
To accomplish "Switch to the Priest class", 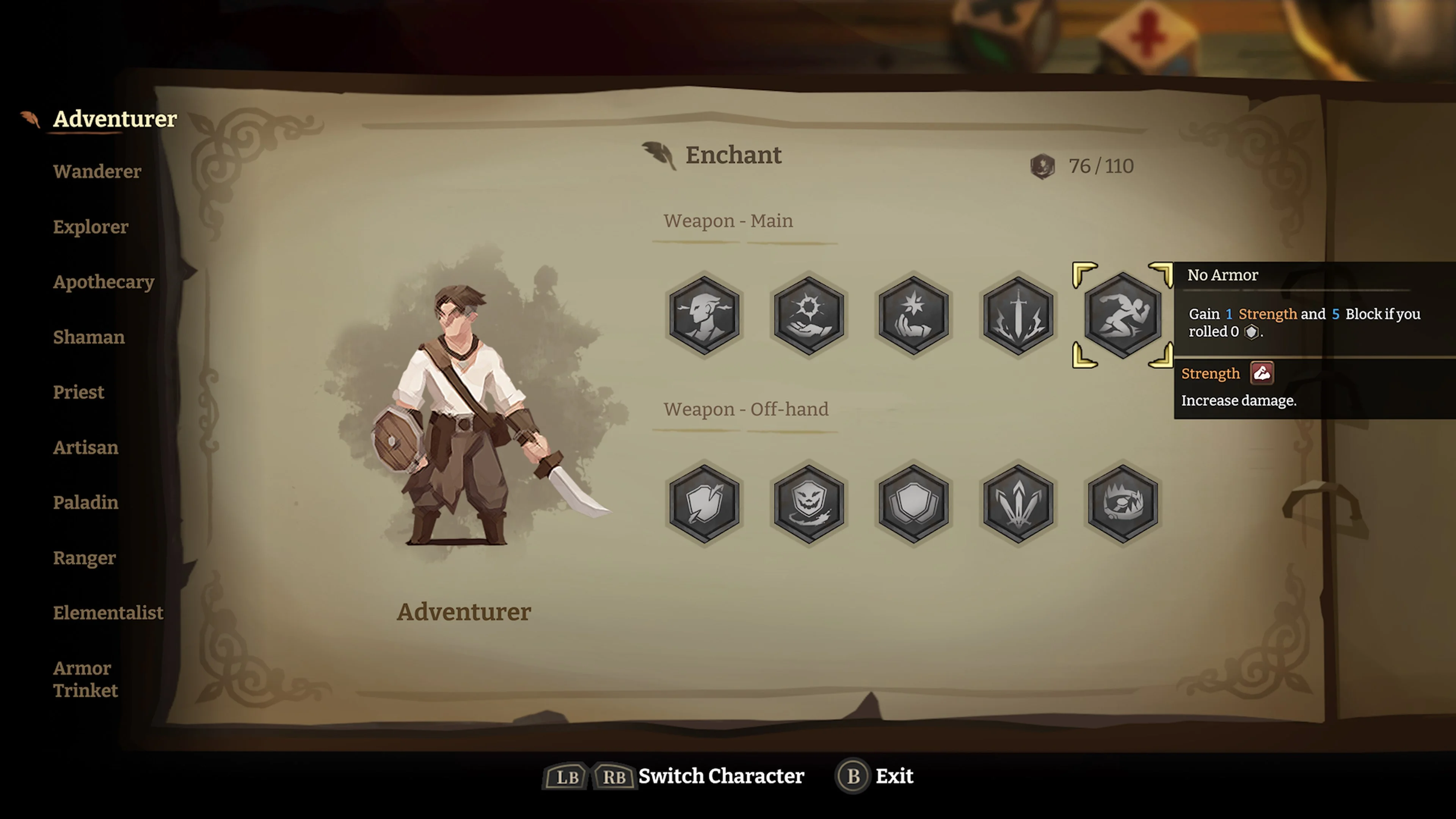I will point(78,392).
